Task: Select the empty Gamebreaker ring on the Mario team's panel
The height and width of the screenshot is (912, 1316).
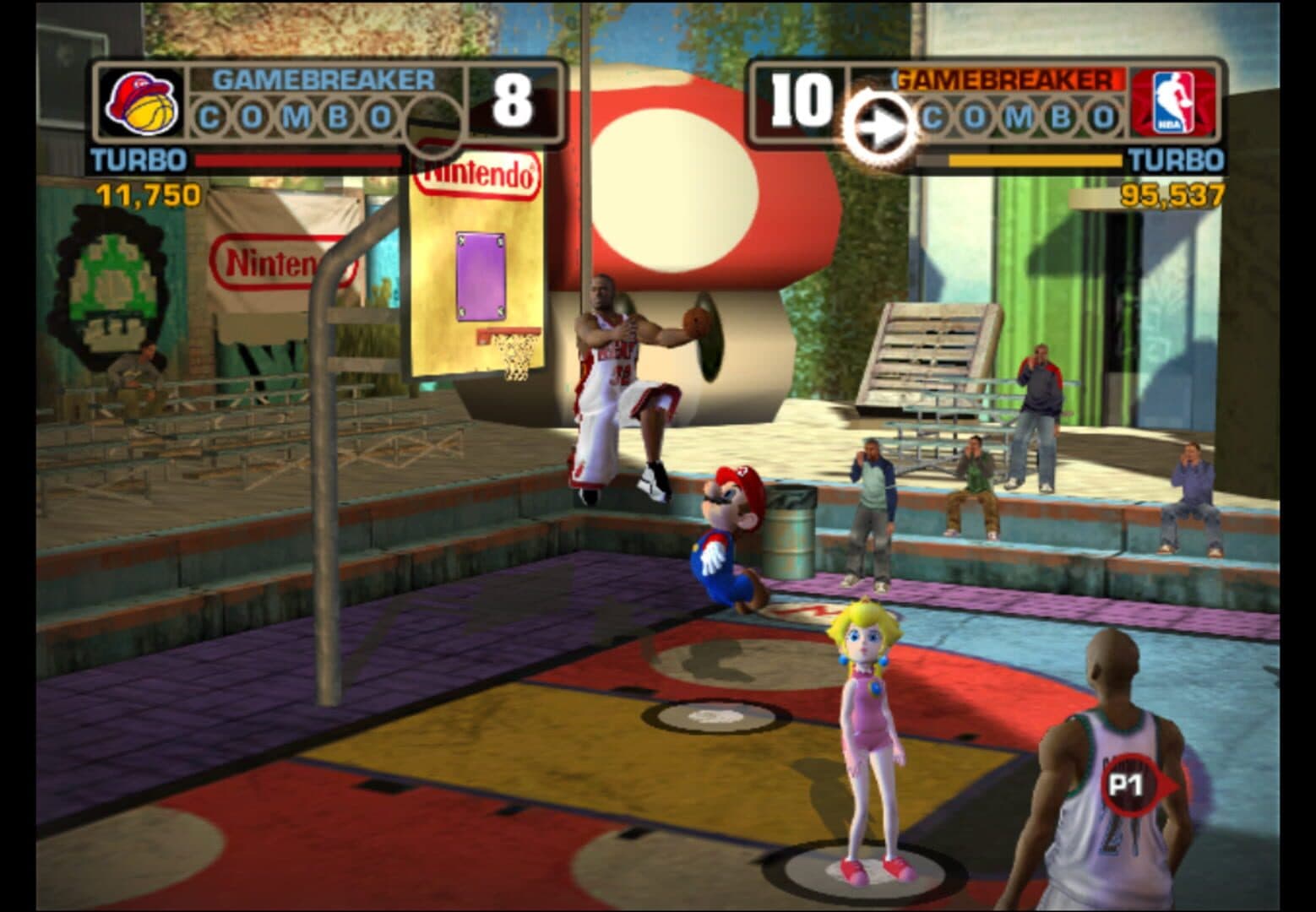Action: click(x=432, y=123)
